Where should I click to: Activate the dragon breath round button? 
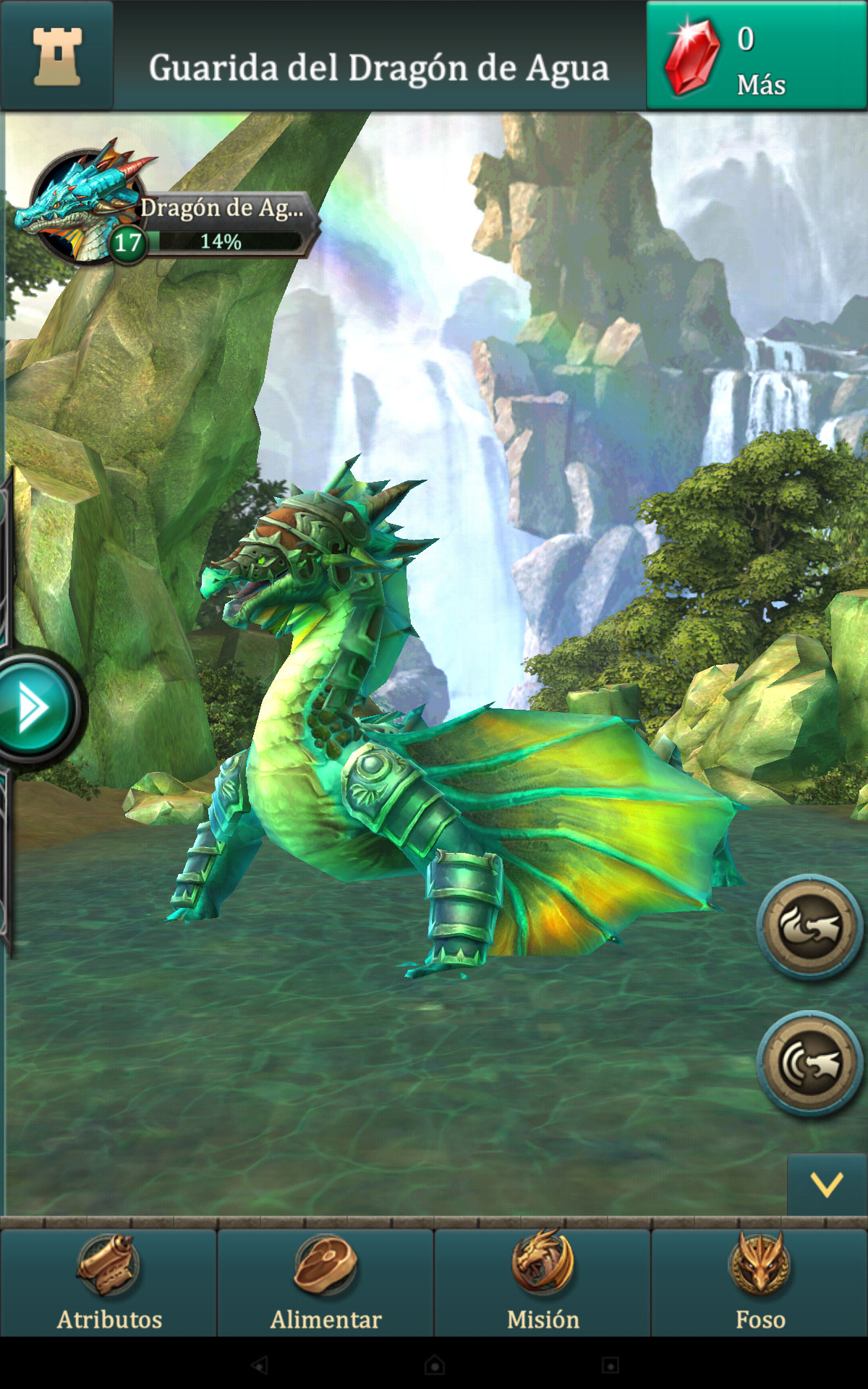810,927
